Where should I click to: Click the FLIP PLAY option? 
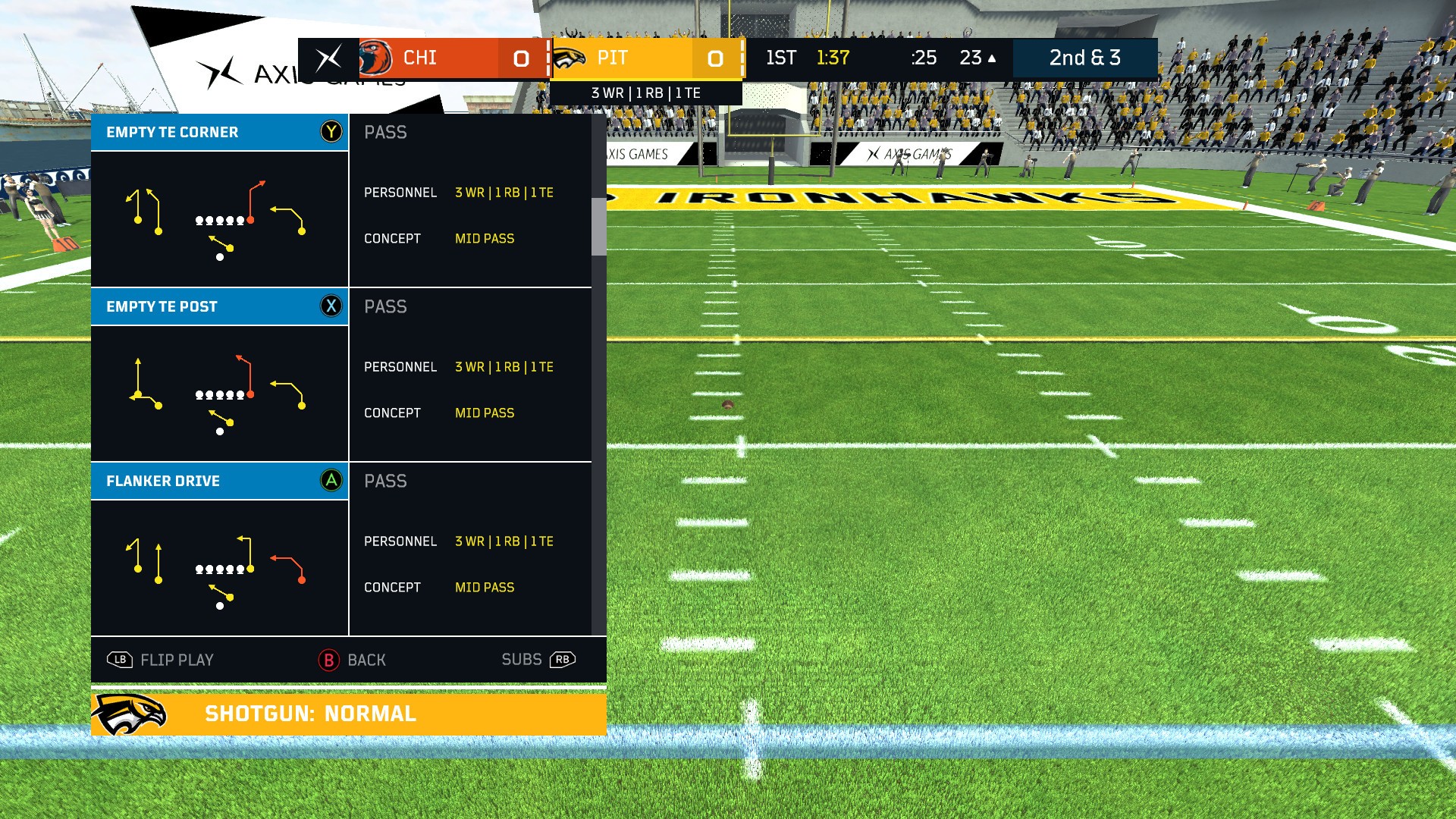176,660
